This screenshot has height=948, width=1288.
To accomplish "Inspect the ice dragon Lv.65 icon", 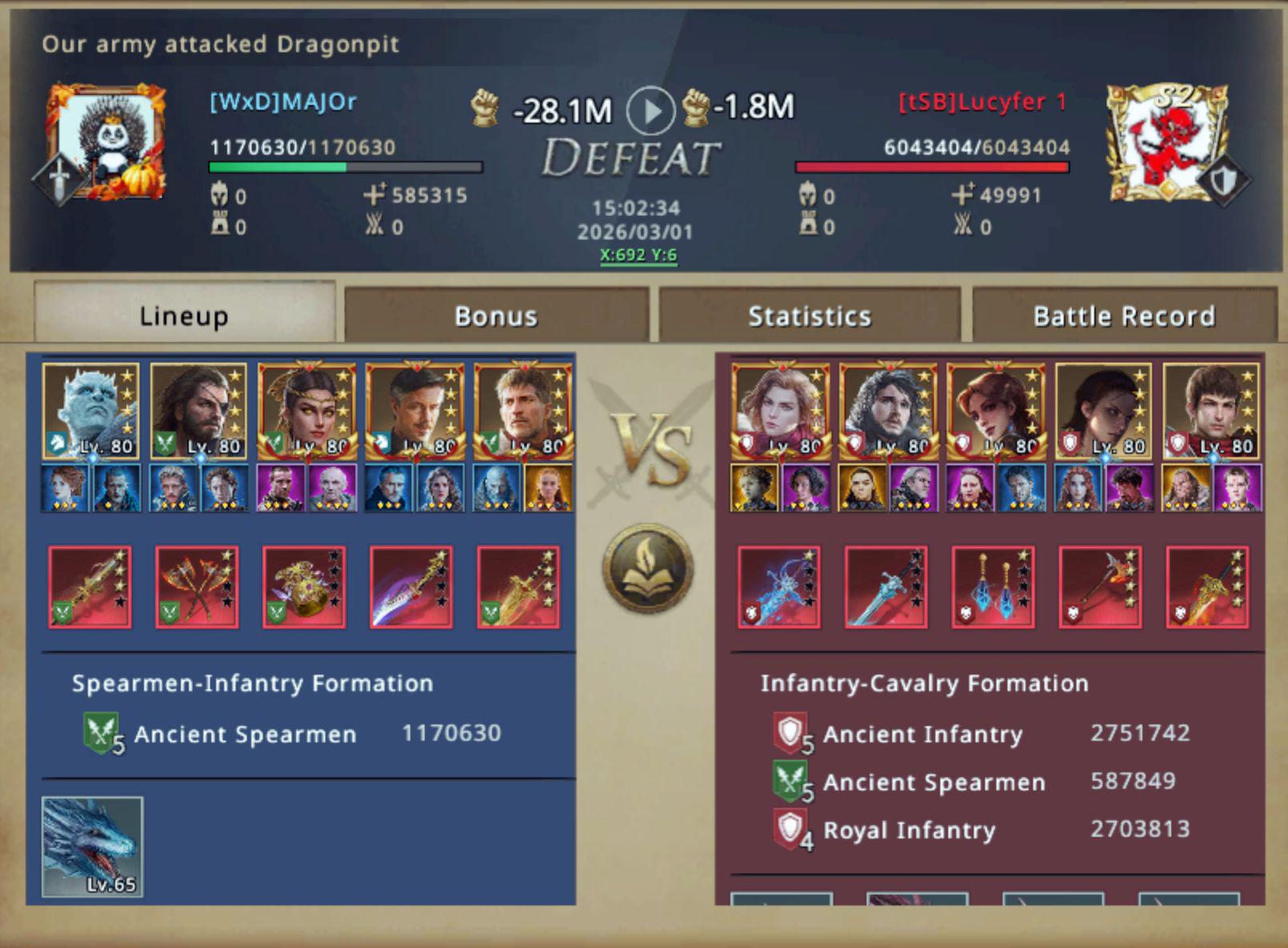I will [92, 846].
